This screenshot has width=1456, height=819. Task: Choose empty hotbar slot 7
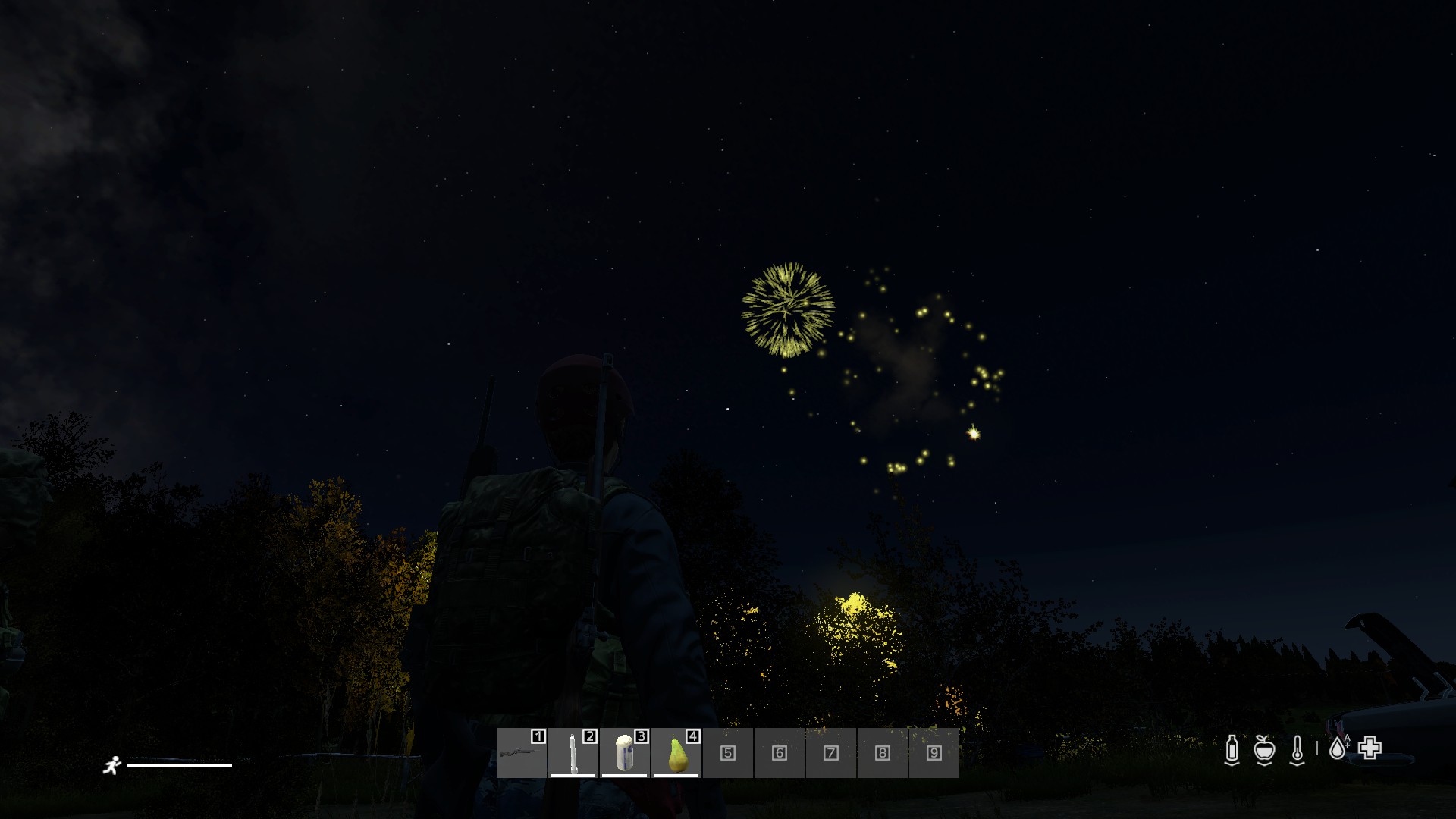click(831, 753)
